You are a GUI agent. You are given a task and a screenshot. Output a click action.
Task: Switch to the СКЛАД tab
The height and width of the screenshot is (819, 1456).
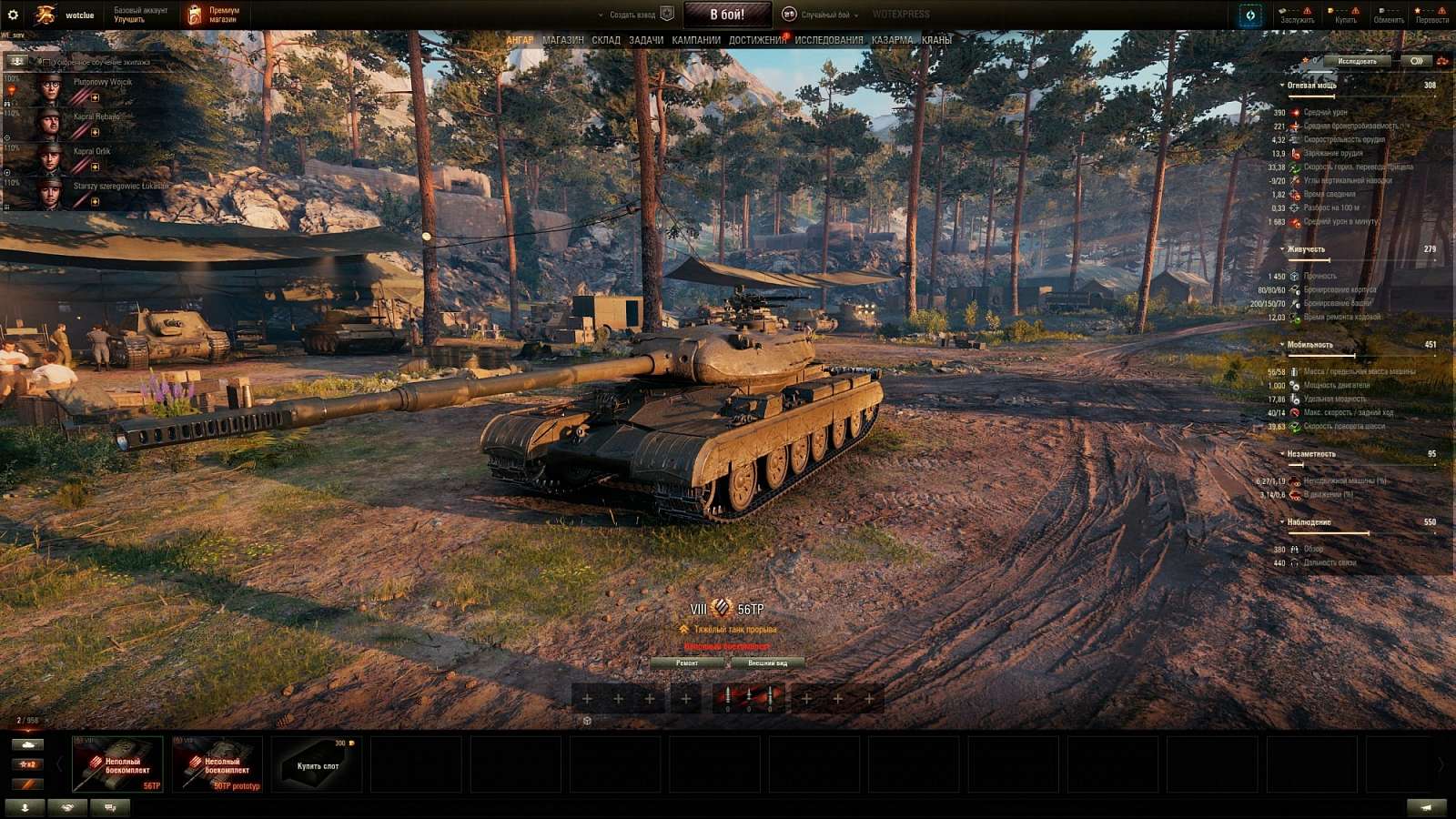pos(605,40)
